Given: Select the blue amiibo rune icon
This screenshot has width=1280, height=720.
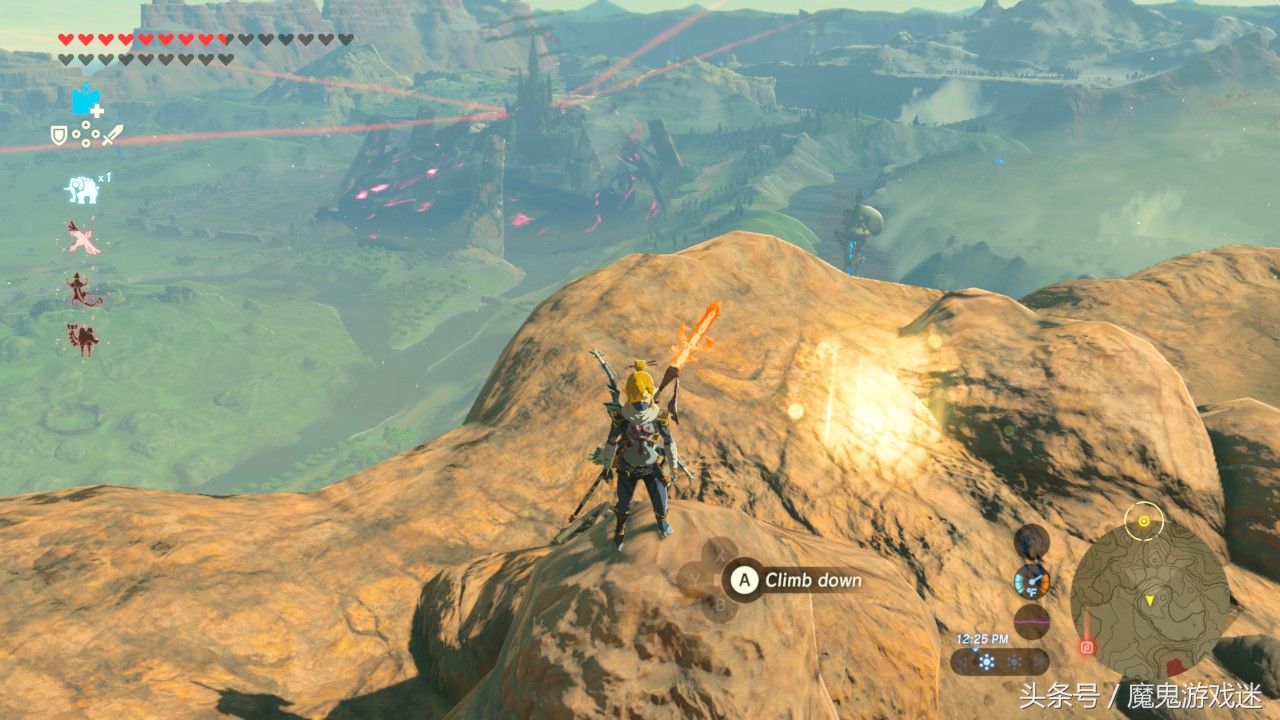Looking at the screenshot, I should point(87,100).
